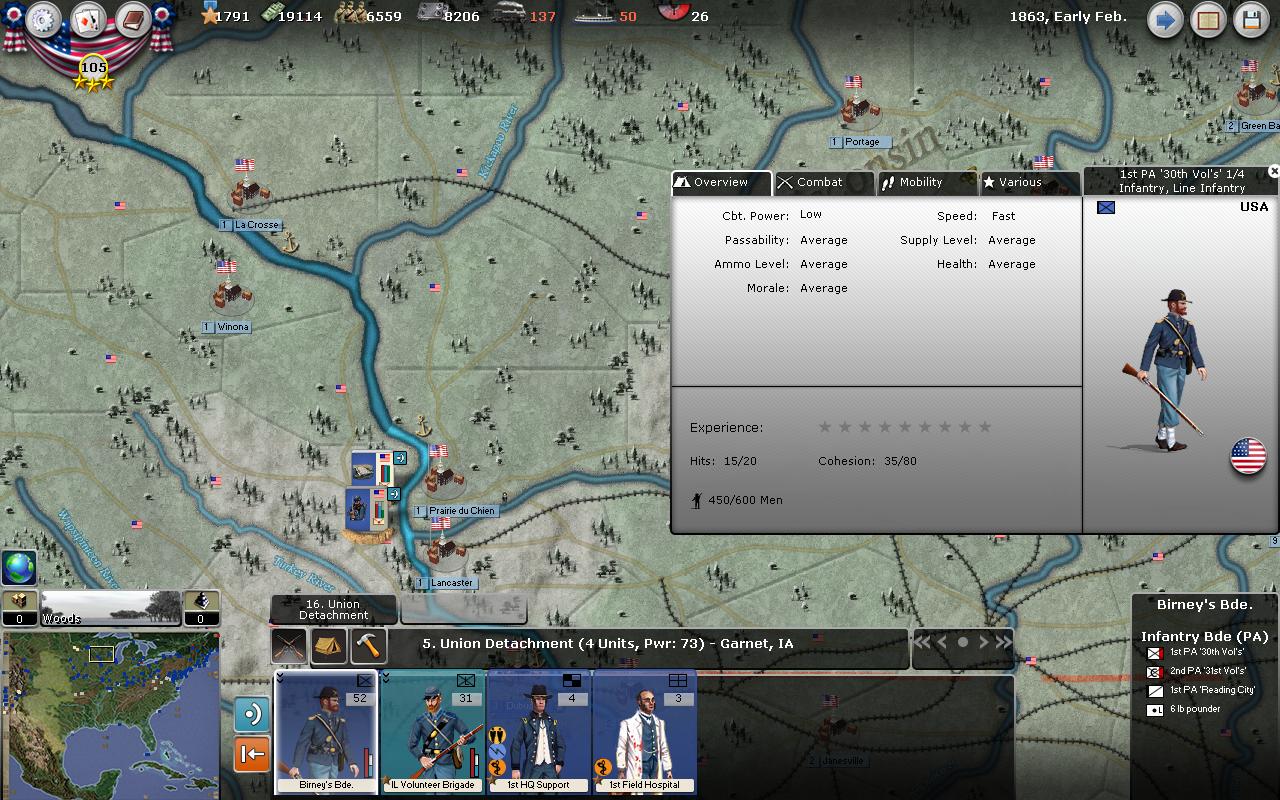Click the hammer construction orders button

tap(369, 645)
